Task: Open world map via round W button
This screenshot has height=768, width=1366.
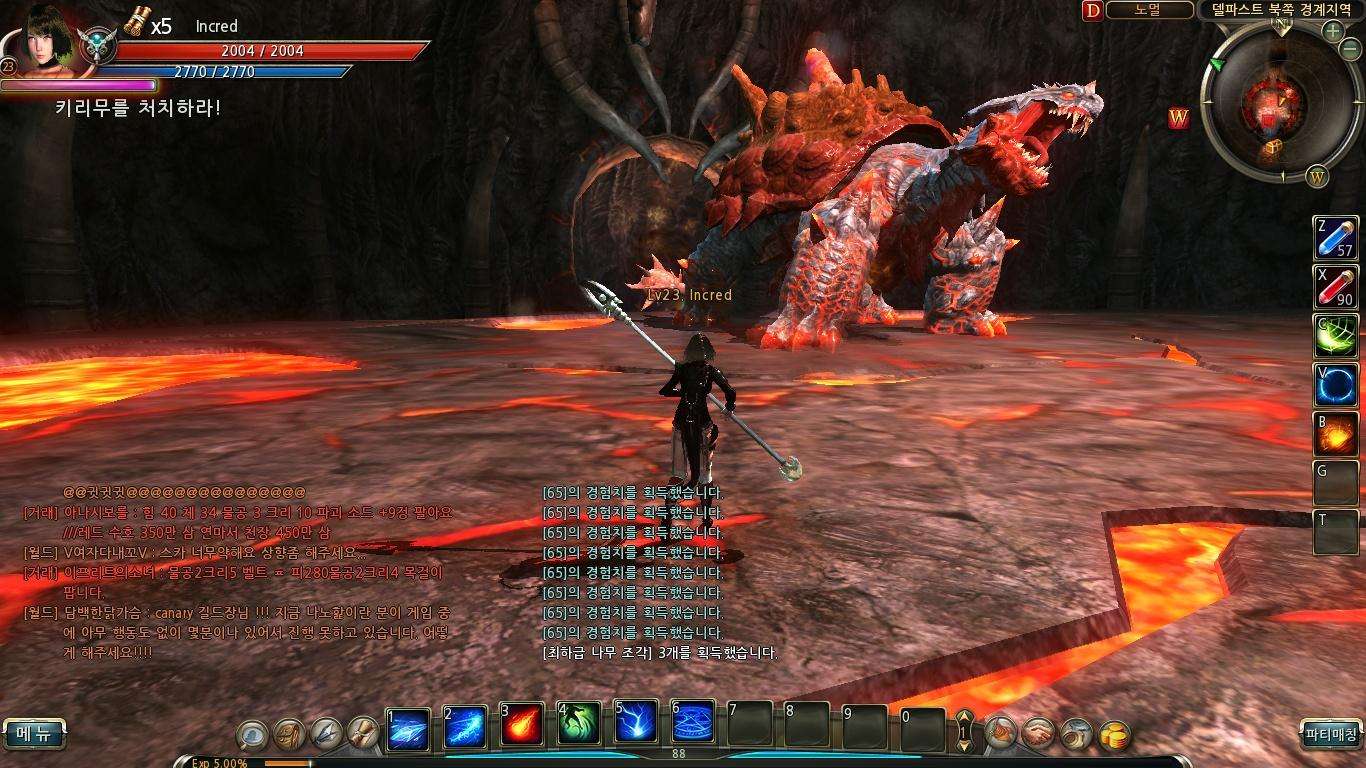Action: (1317, 177)
